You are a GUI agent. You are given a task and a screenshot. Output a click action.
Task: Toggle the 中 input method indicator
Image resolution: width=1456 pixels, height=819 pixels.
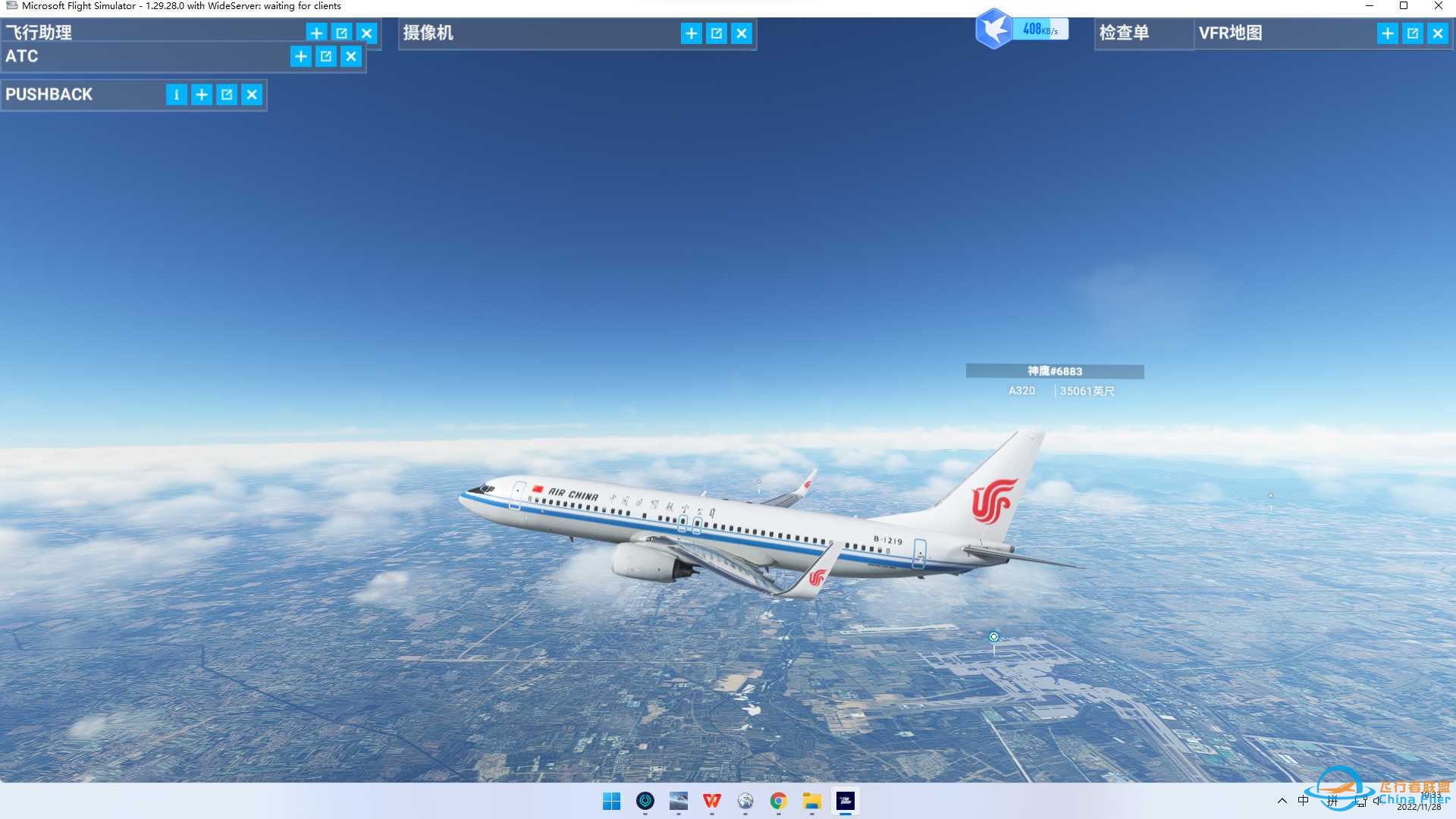point(1304,802)
